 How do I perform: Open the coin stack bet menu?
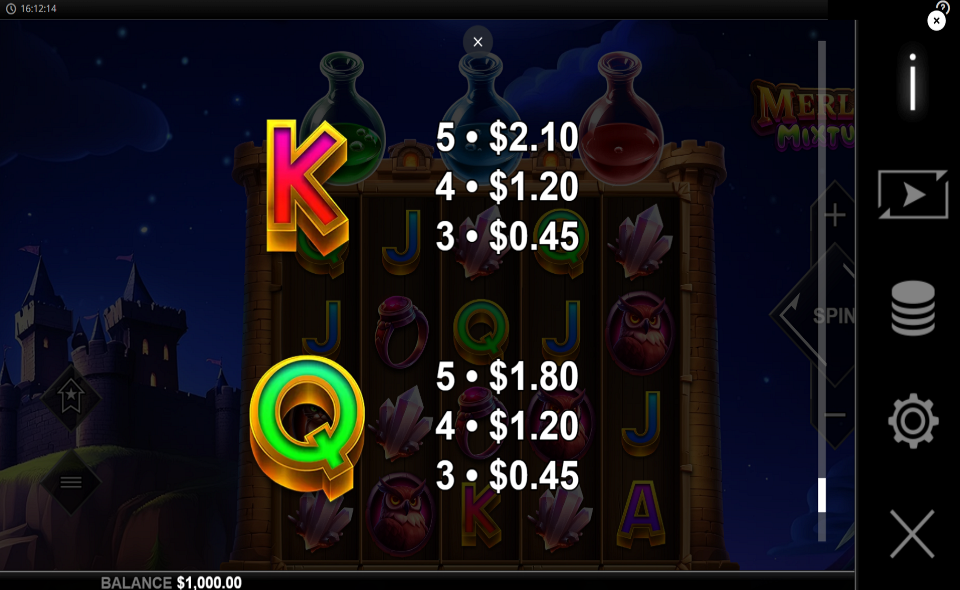[912, 308]
